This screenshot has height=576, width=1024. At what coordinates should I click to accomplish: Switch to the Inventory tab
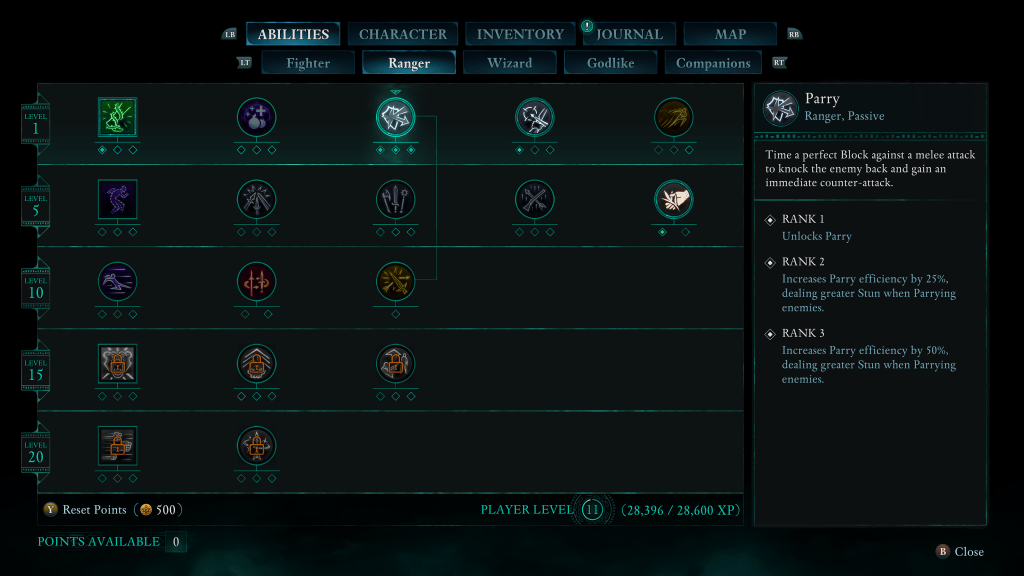click(x=520, y=34)
